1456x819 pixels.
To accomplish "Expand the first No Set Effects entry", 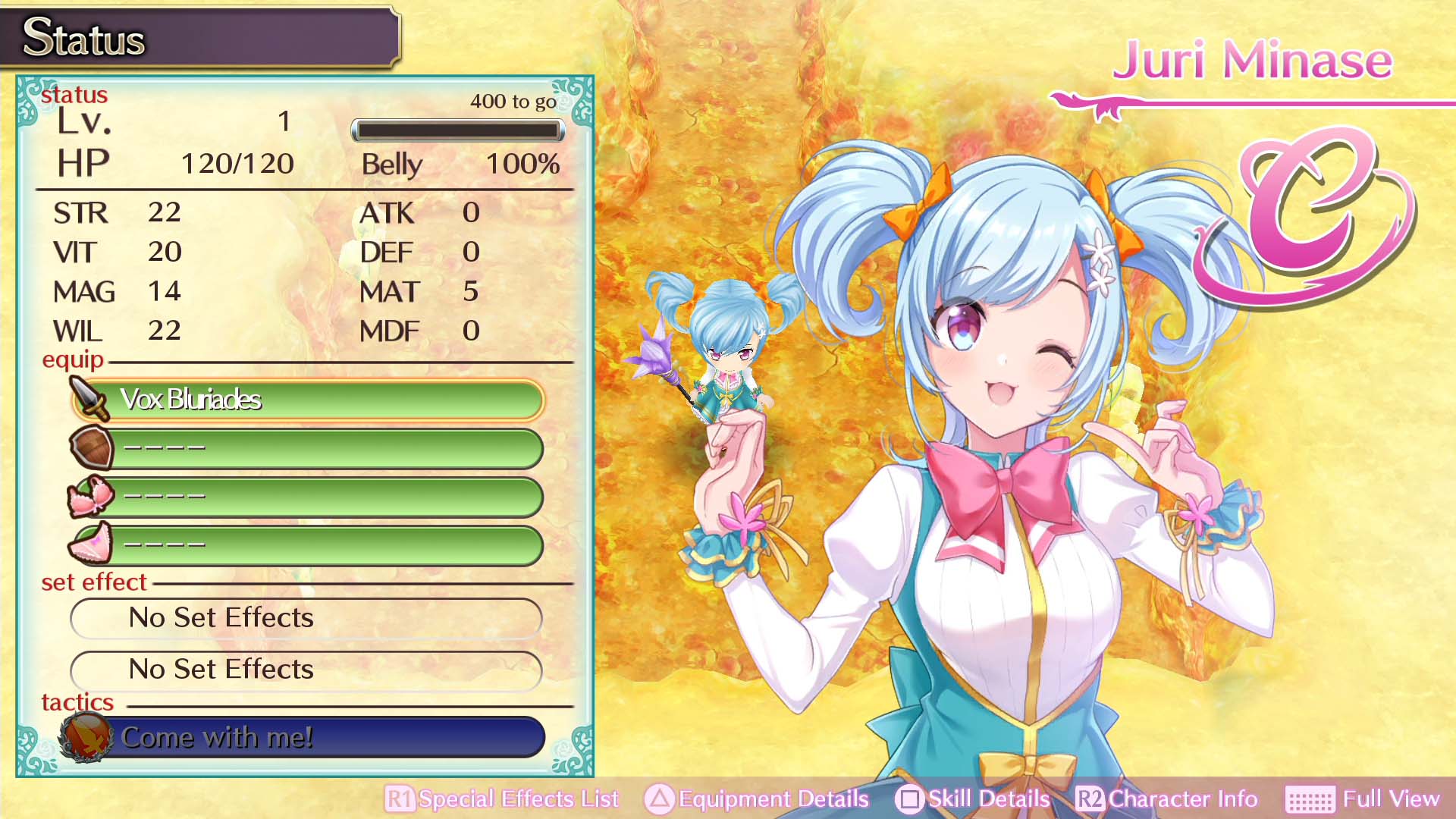I will [x=306, y=618].
